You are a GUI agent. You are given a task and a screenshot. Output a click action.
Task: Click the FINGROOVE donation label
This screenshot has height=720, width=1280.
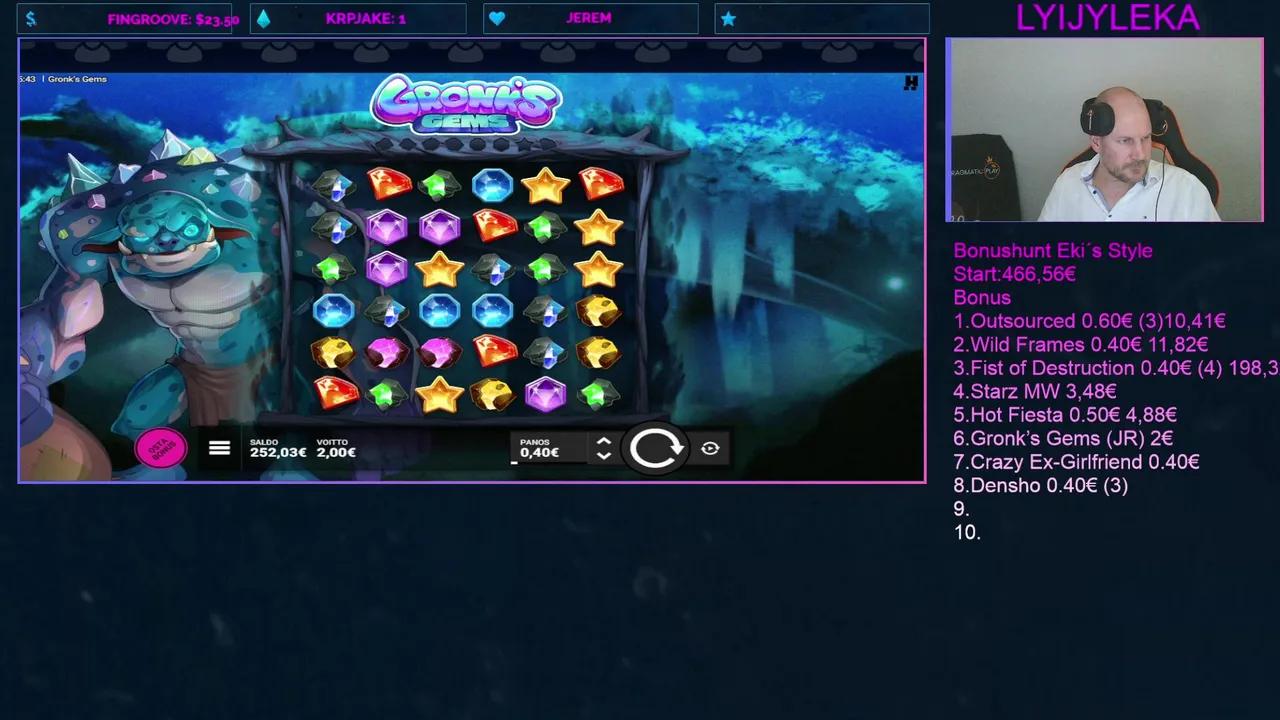coord(170,18)
